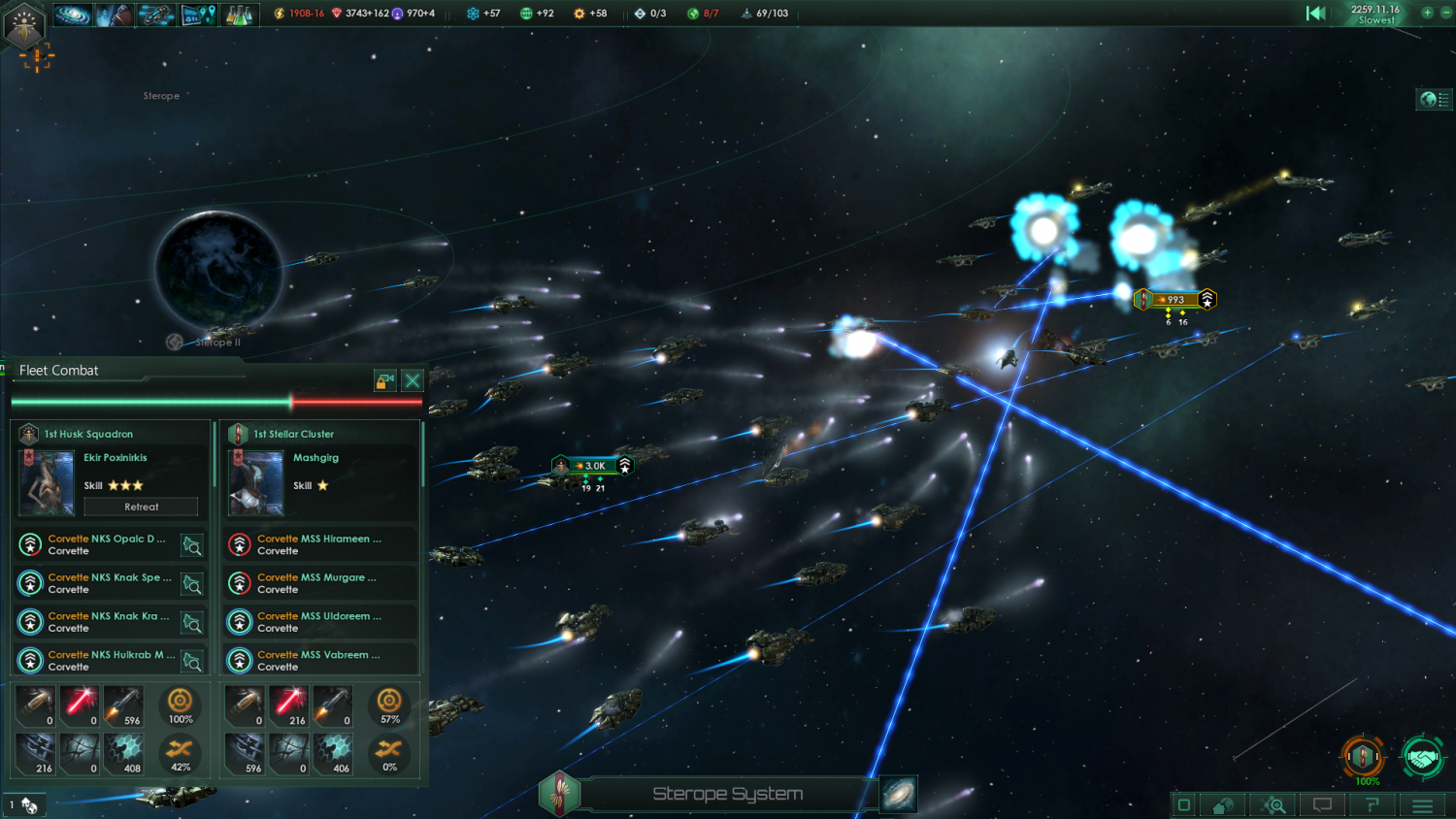Image resolution: width=1456 pixels, height=819 pixels.
Task: Click the fleet combat progress bar
Action: (215, 399)
